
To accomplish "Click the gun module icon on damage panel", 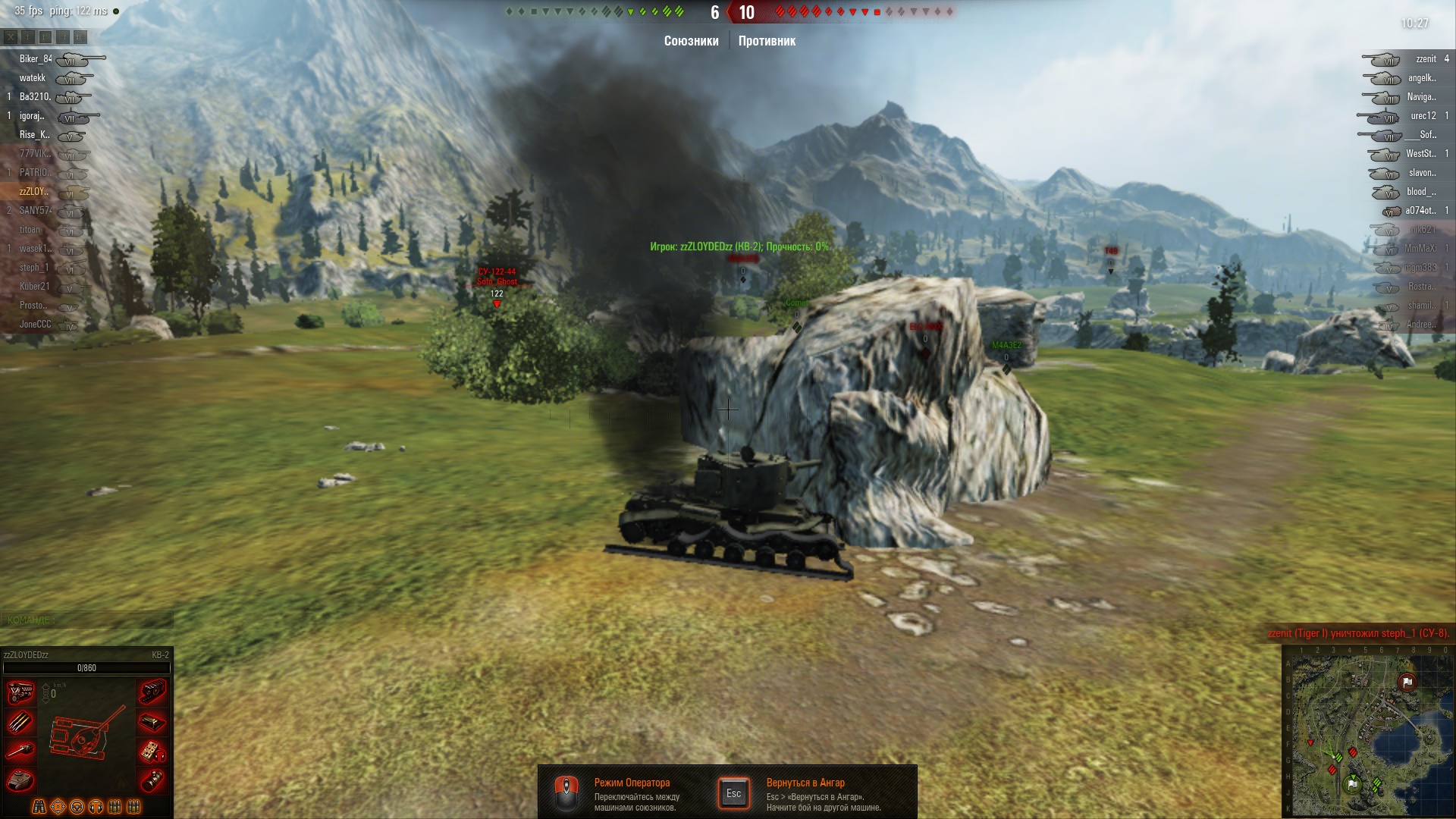I will click(x=20, y=751).
